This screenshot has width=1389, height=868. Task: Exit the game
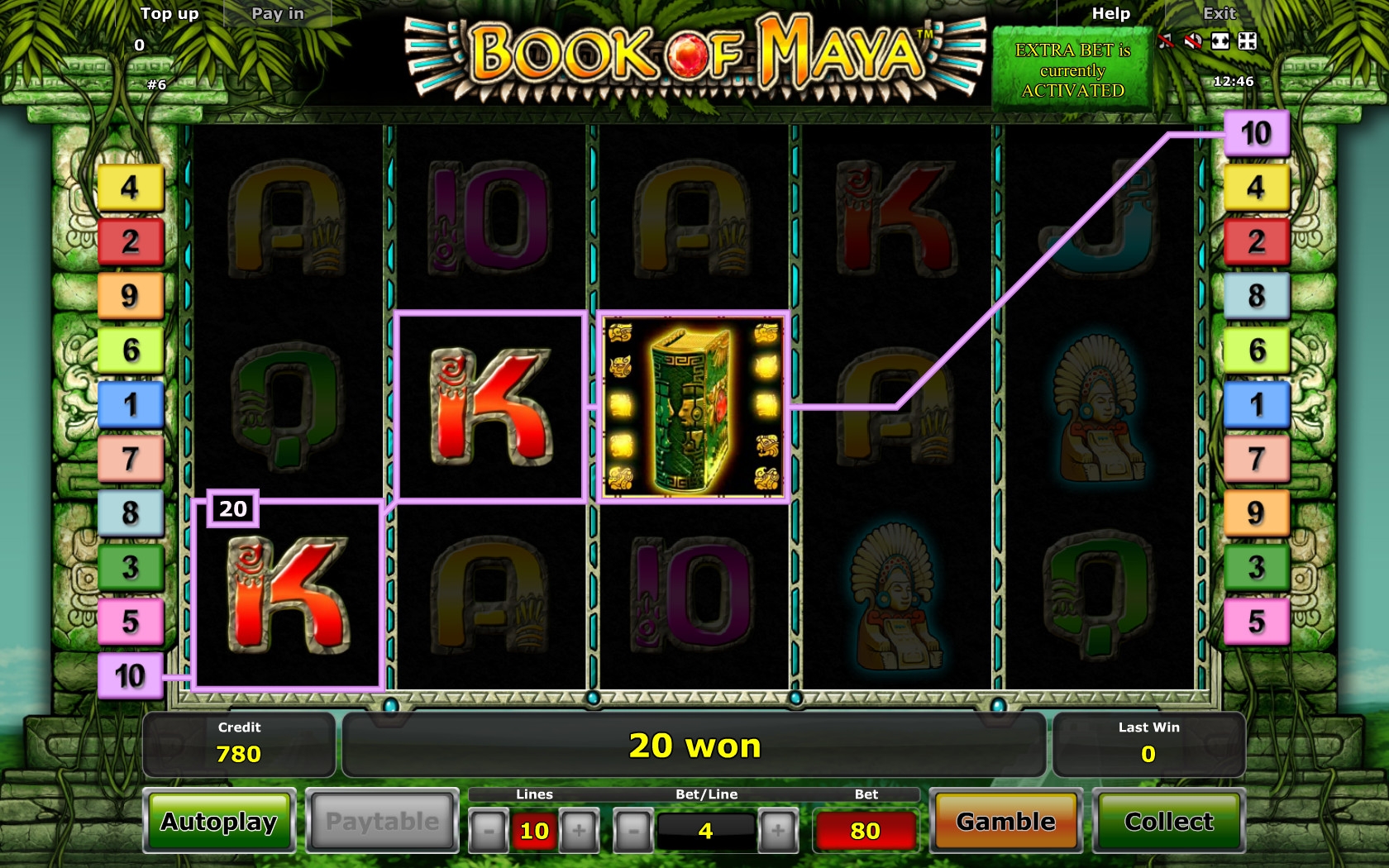1219,14
